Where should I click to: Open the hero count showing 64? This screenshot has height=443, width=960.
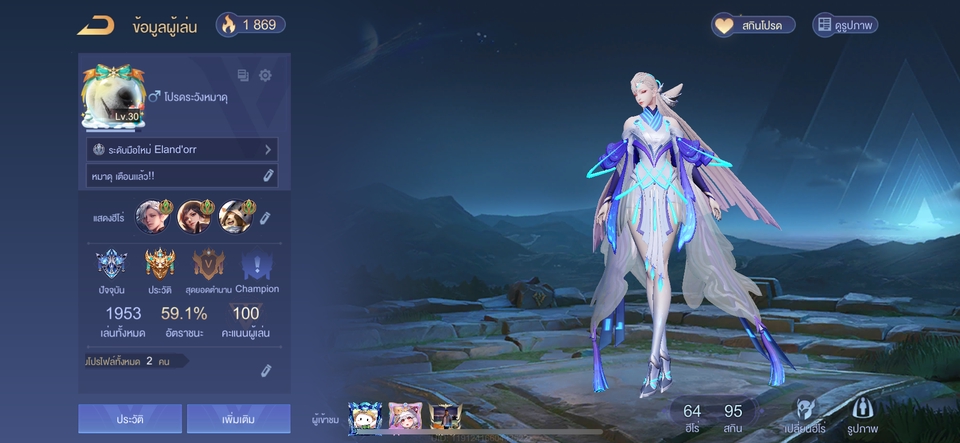pos(692,417)
